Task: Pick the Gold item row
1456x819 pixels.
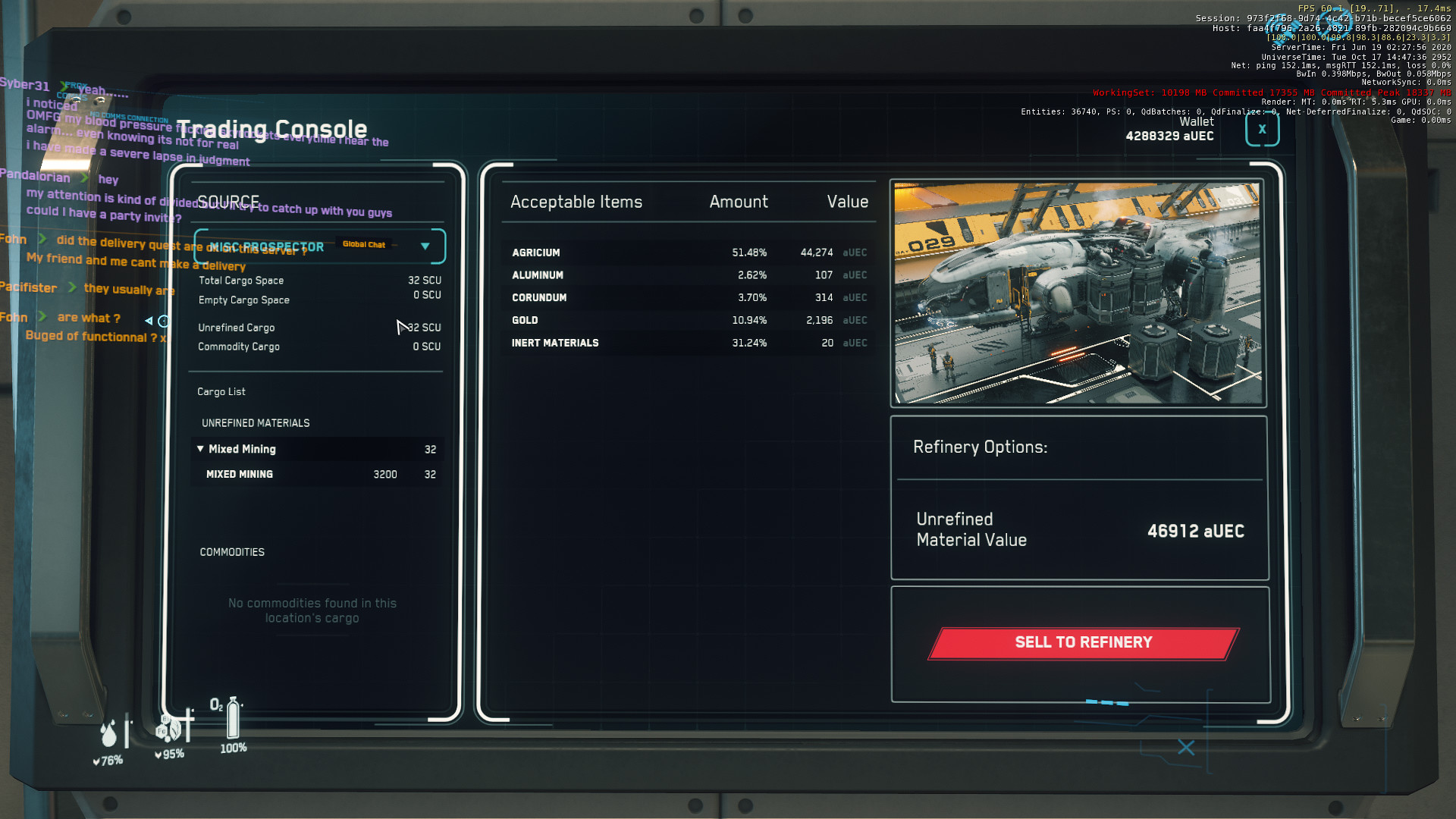Action: pos(688,321)
